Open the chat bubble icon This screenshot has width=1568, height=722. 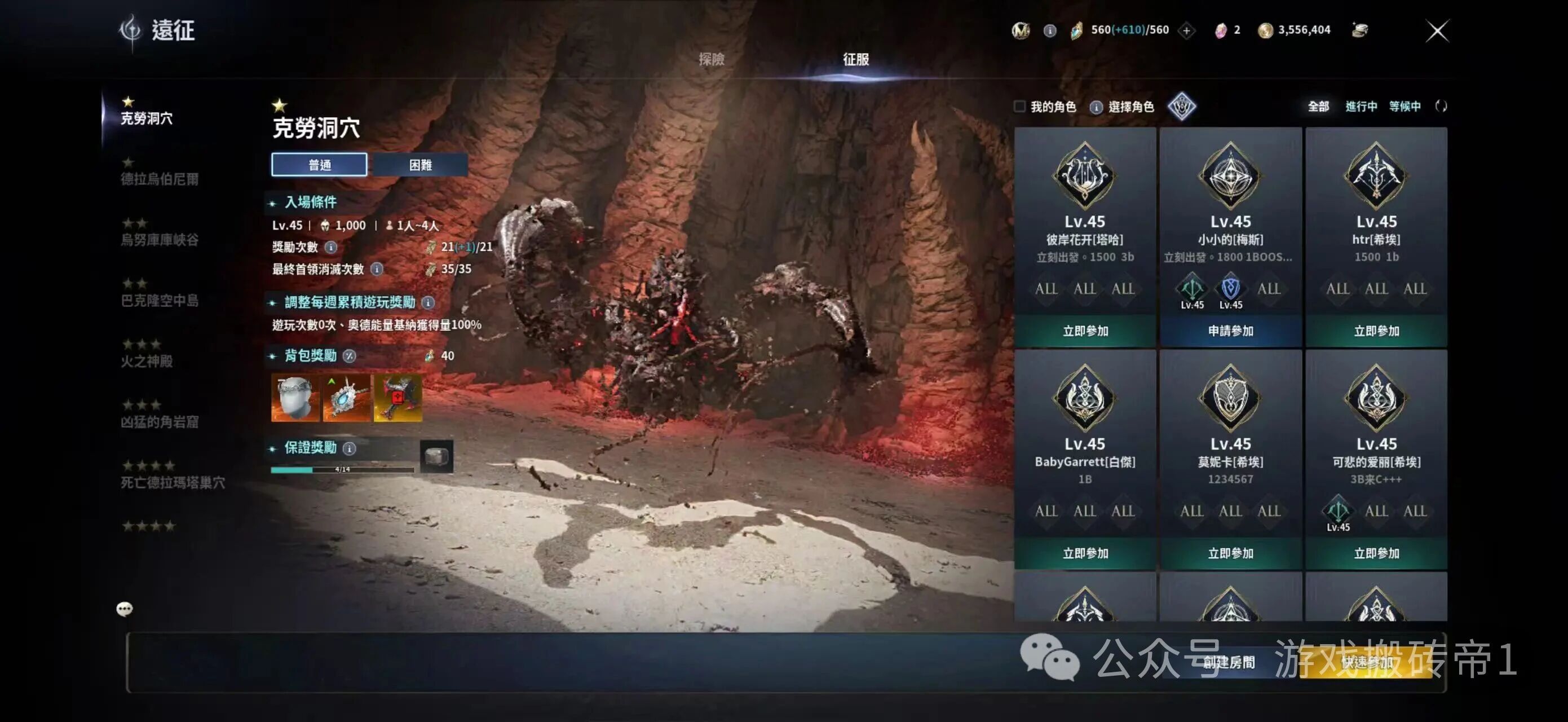pyautogui.click(x=125, y=609)
